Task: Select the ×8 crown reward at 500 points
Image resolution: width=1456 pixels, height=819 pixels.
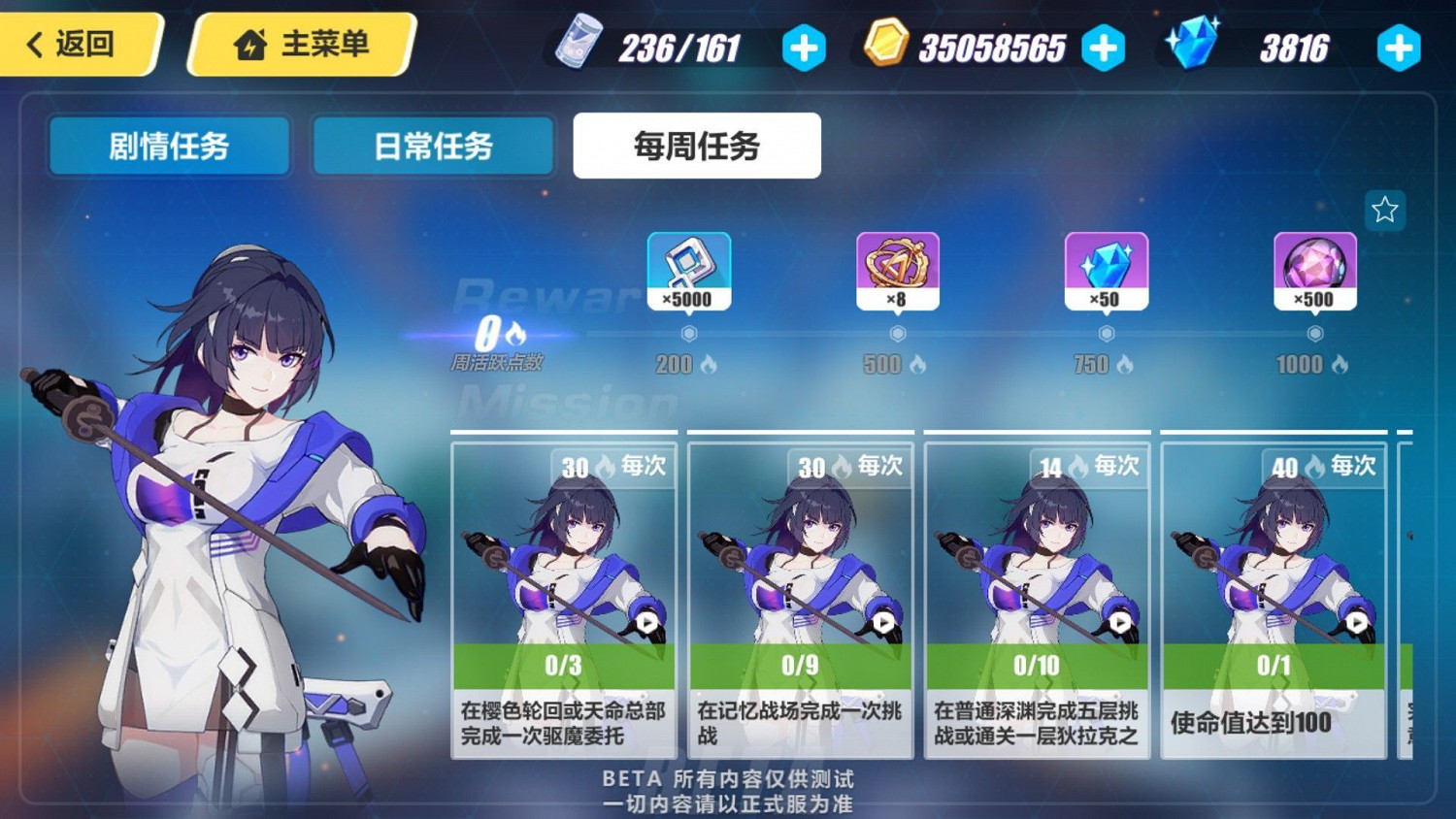Action: point(897,272)
